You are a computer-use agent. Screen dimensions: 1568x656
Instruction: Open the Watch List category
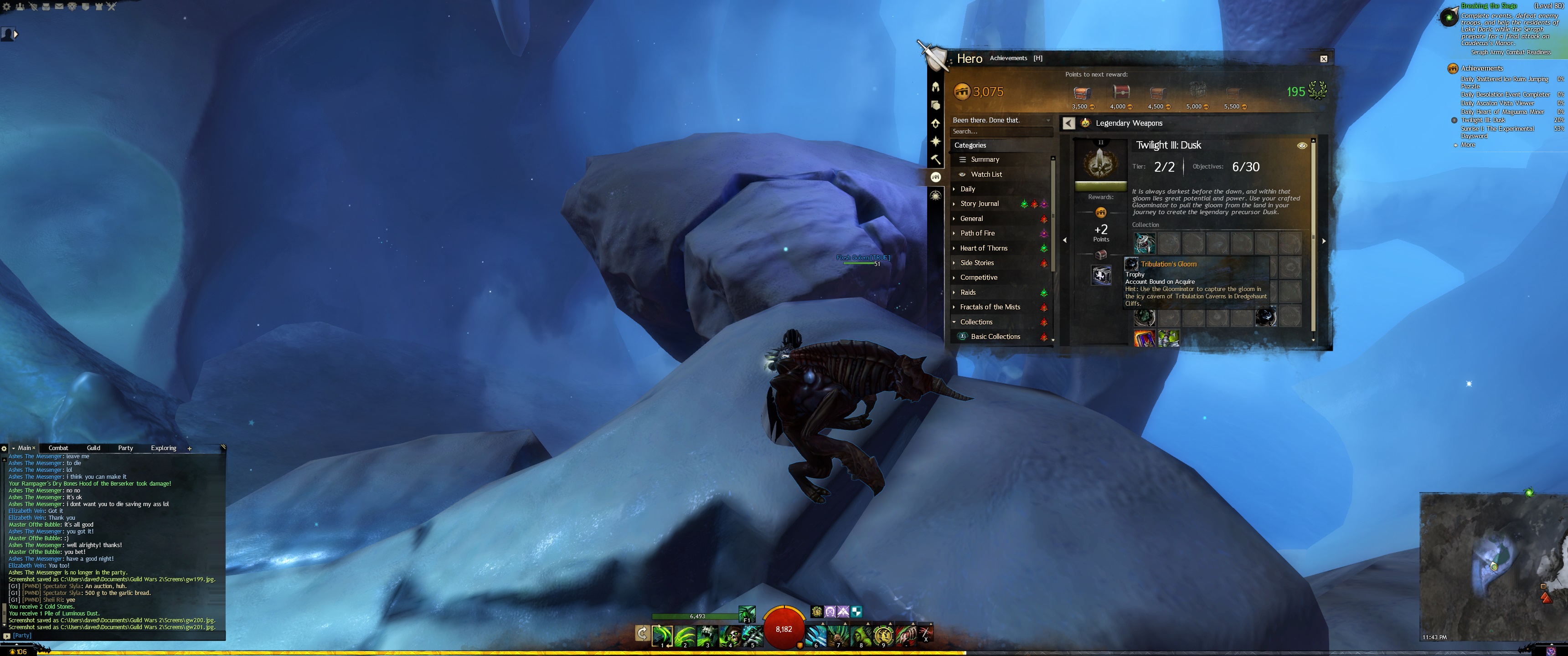pos(986,174)
